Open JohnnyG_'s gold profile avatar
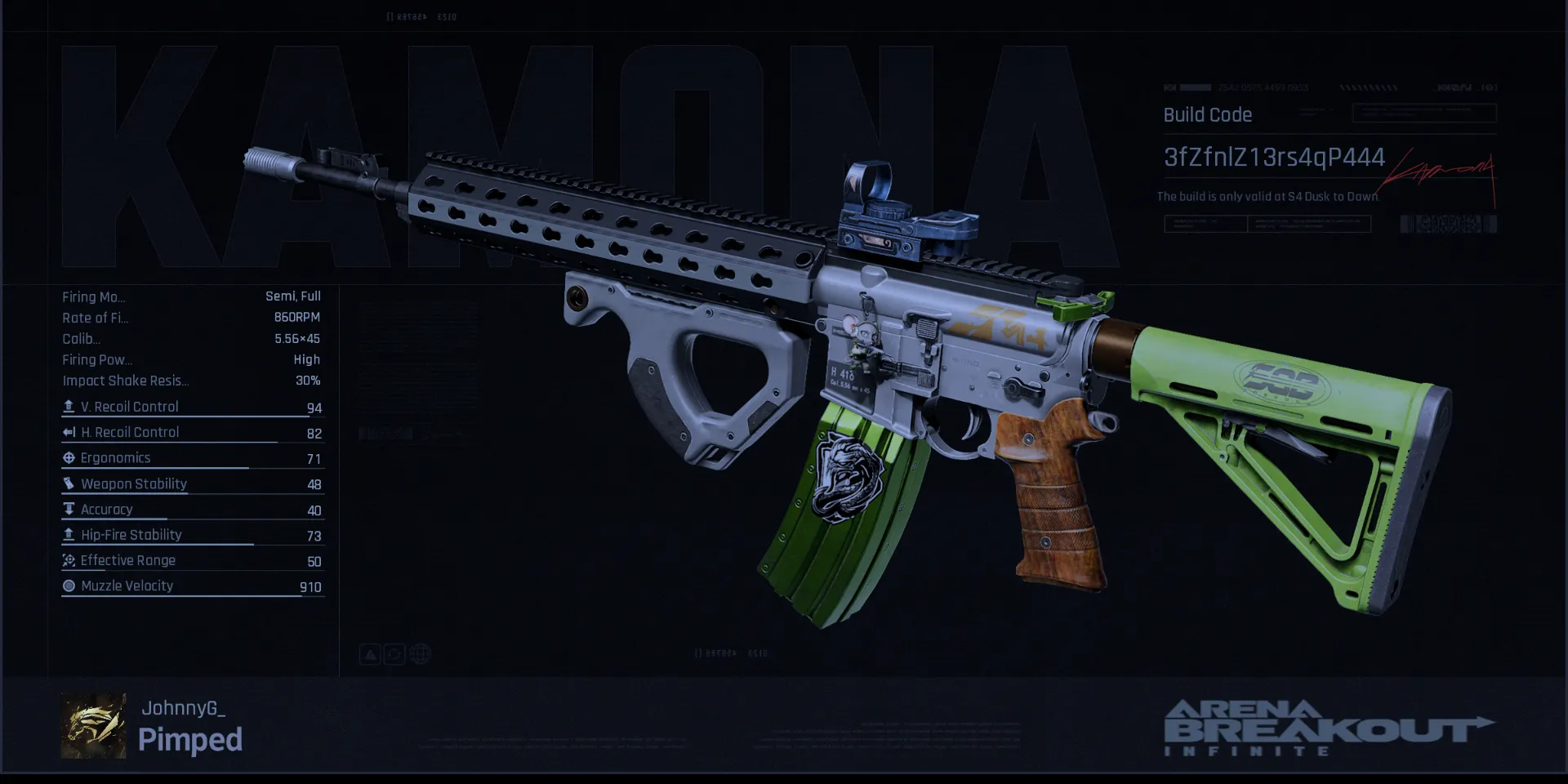The image size is (1568, 784). pyautogui.click(x=93, y=726)
